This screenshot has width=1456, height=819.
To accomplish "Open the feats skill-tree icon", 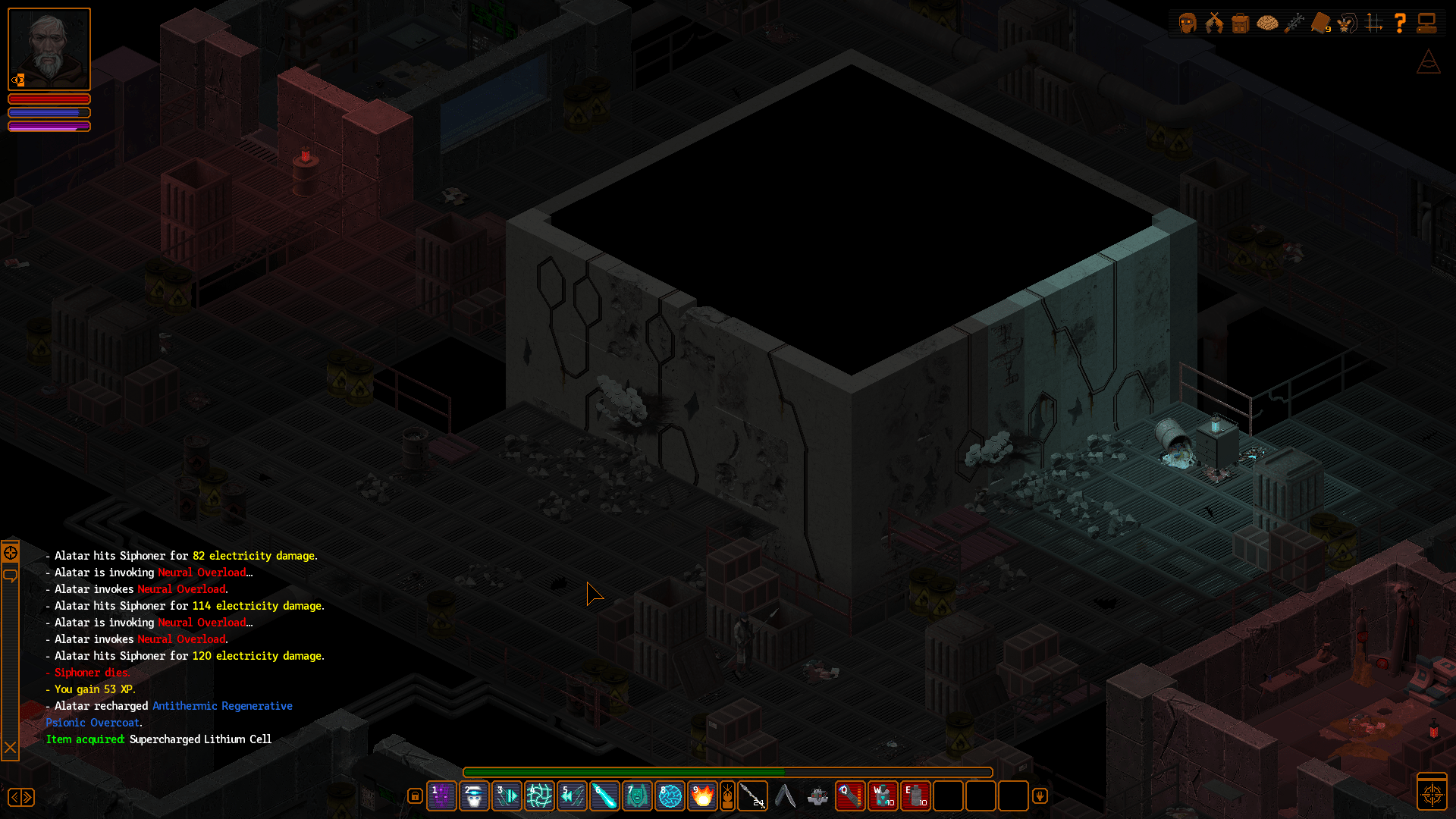I will tap(1295, 23).
